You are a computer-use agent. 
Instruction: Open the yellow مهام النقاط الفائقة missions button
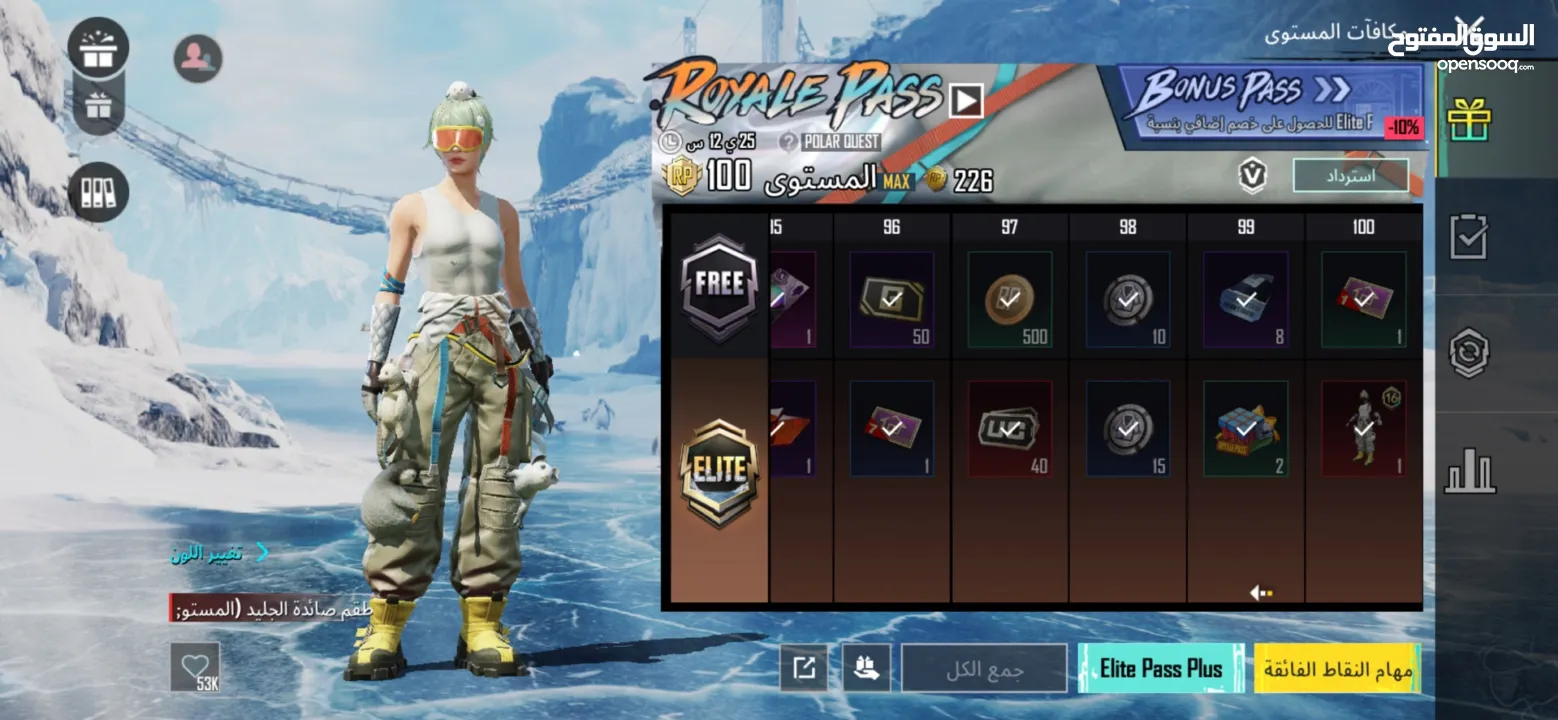point(1337,668)
